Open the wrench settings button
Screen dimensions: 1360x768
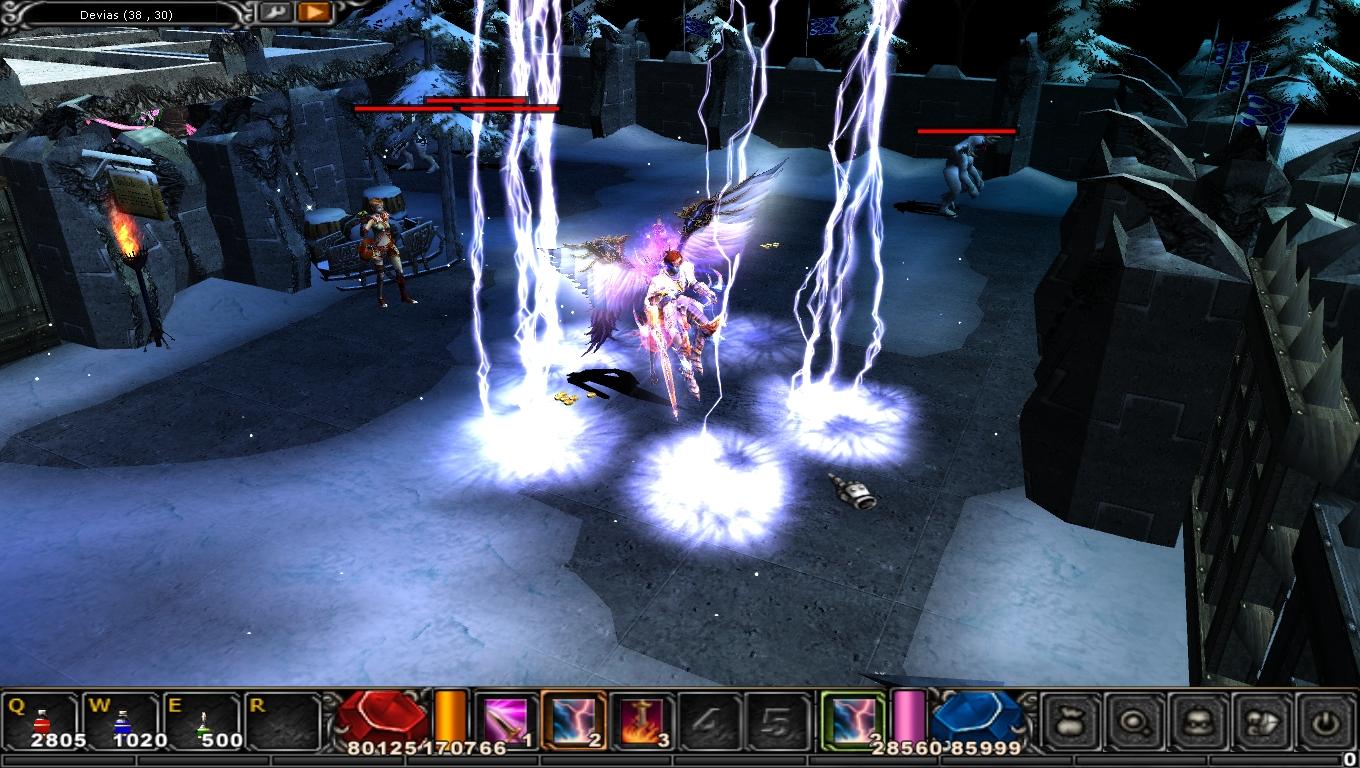point(275,12)
